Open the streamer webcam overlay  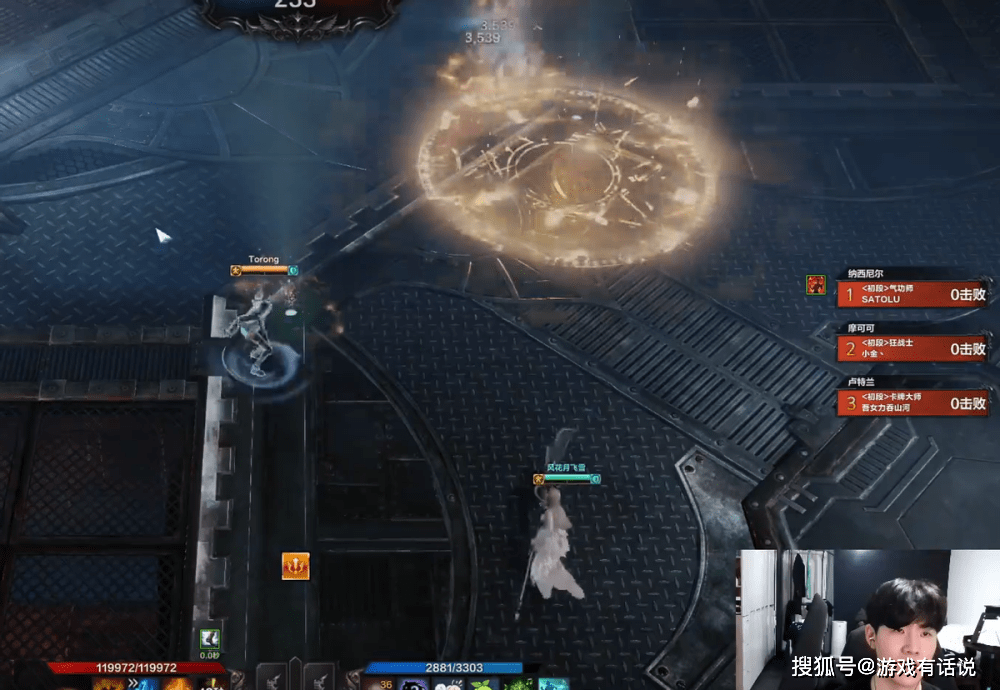868,618
